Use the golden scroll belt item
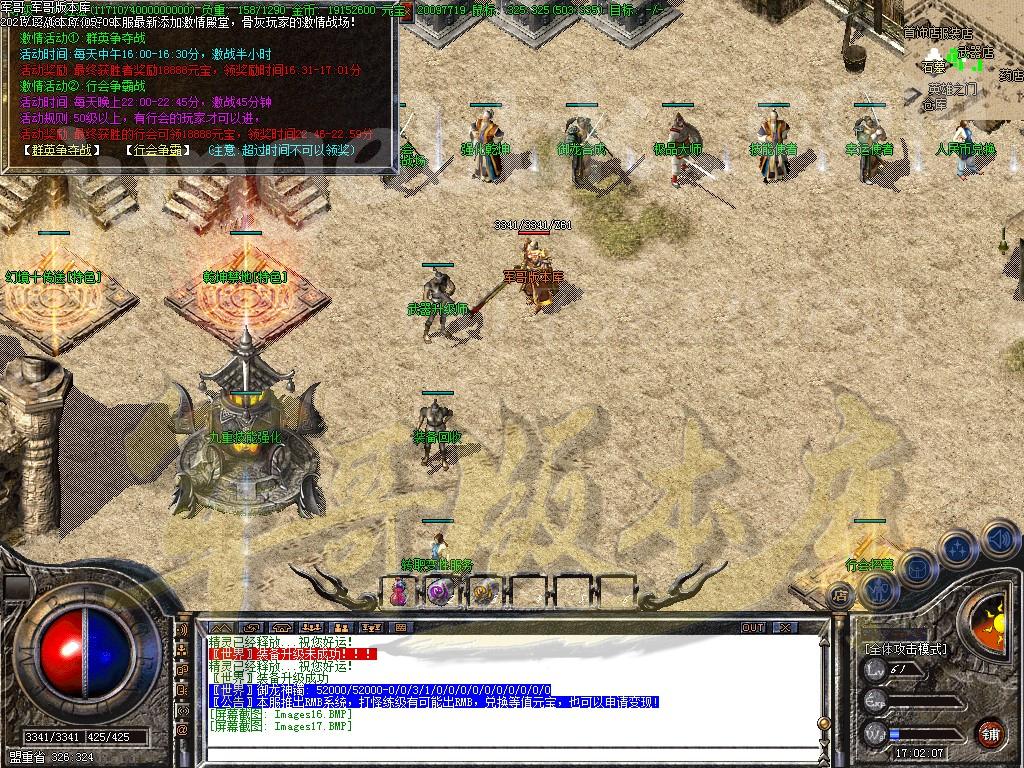Viewport: 1024px width, 768px height. [484, 592]
